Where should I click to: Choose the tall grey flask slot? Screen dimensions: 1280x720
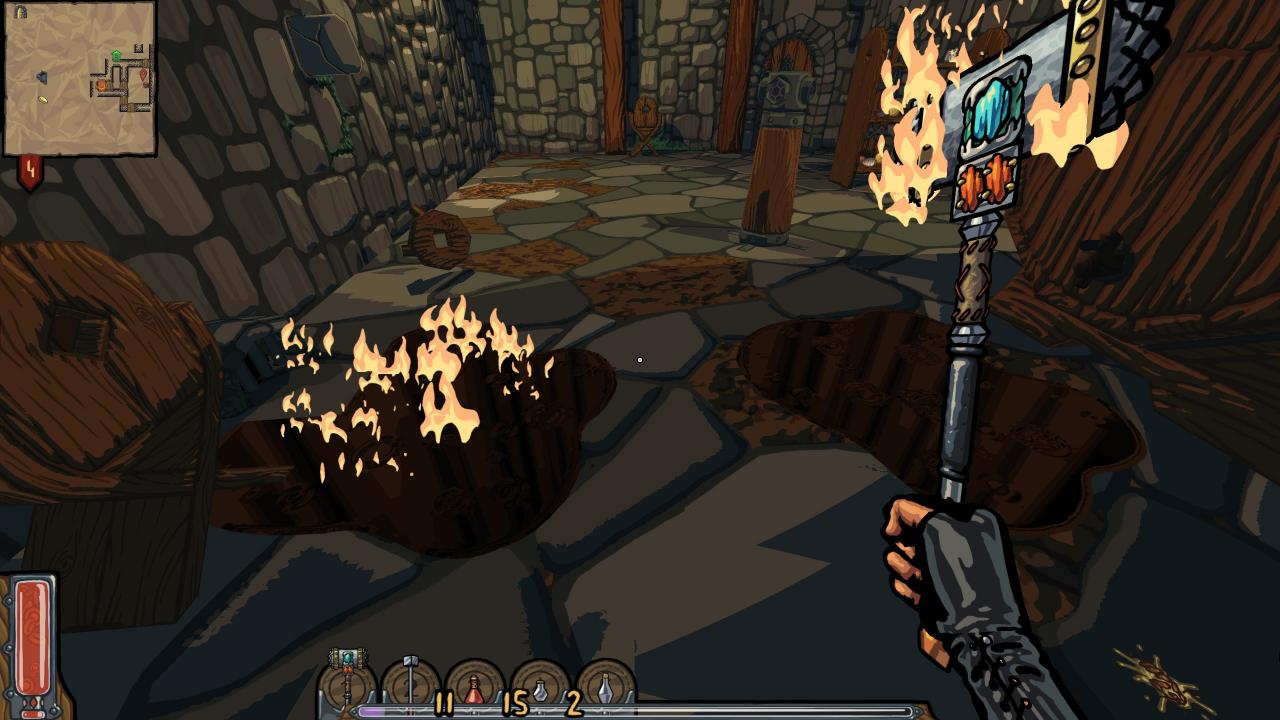[x=605, y=686]
